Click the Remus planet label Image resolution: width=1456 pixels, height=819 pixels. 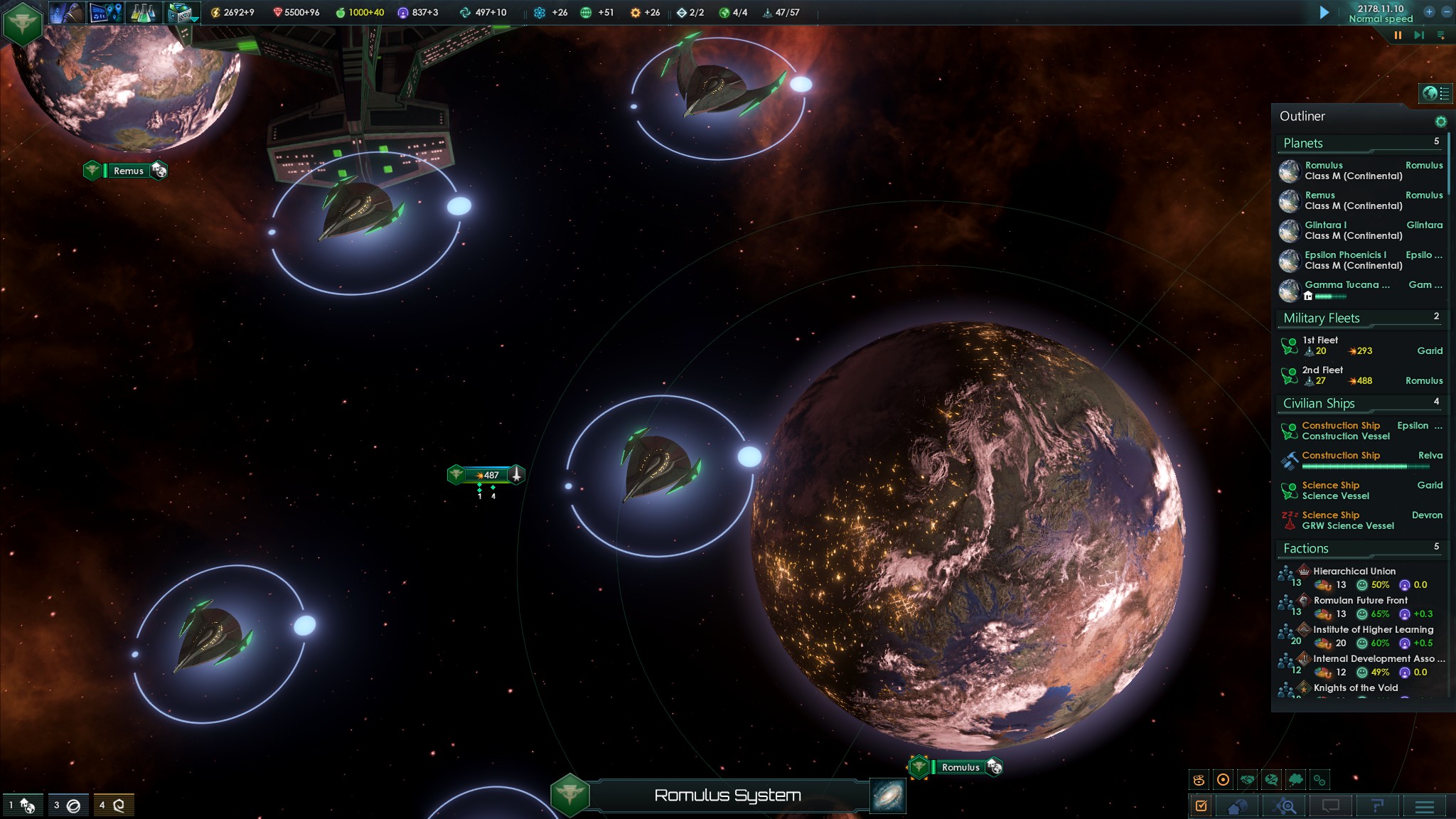coord(128,171)
